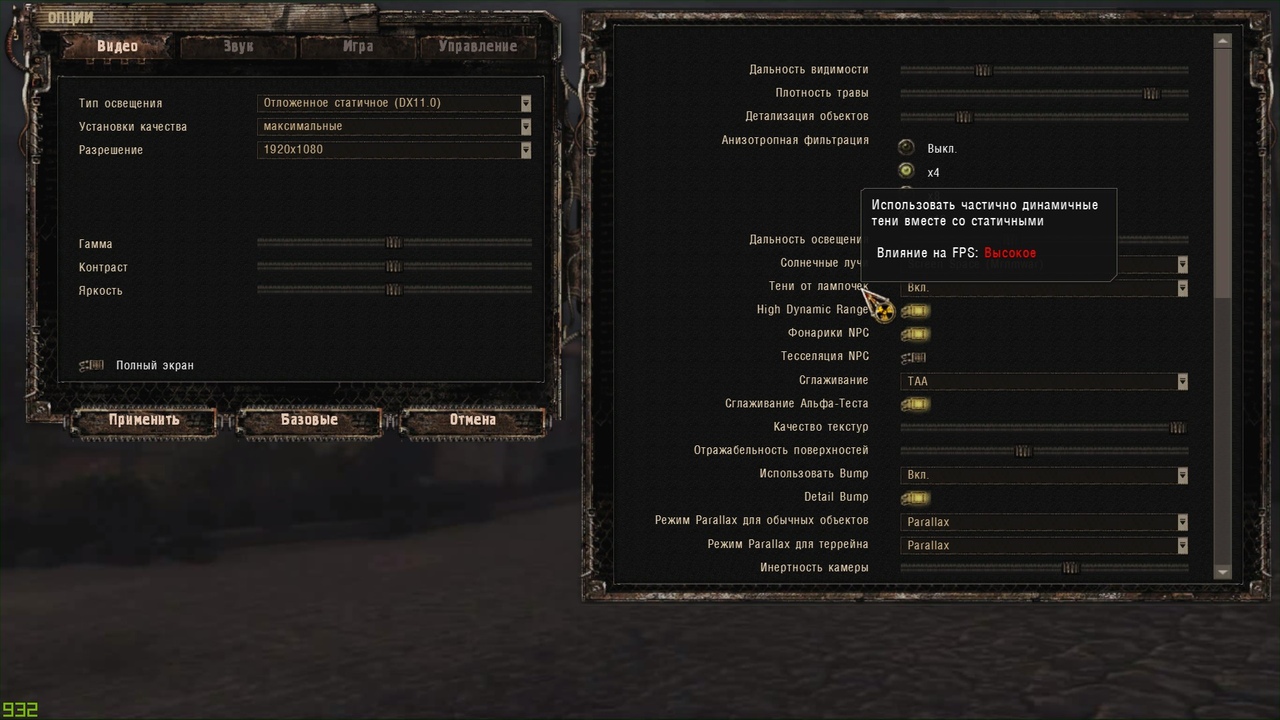This screenshot has height=720, width=1280.
Task: Click the settings list scroll-down arrow
Action: coord(1222,572)
